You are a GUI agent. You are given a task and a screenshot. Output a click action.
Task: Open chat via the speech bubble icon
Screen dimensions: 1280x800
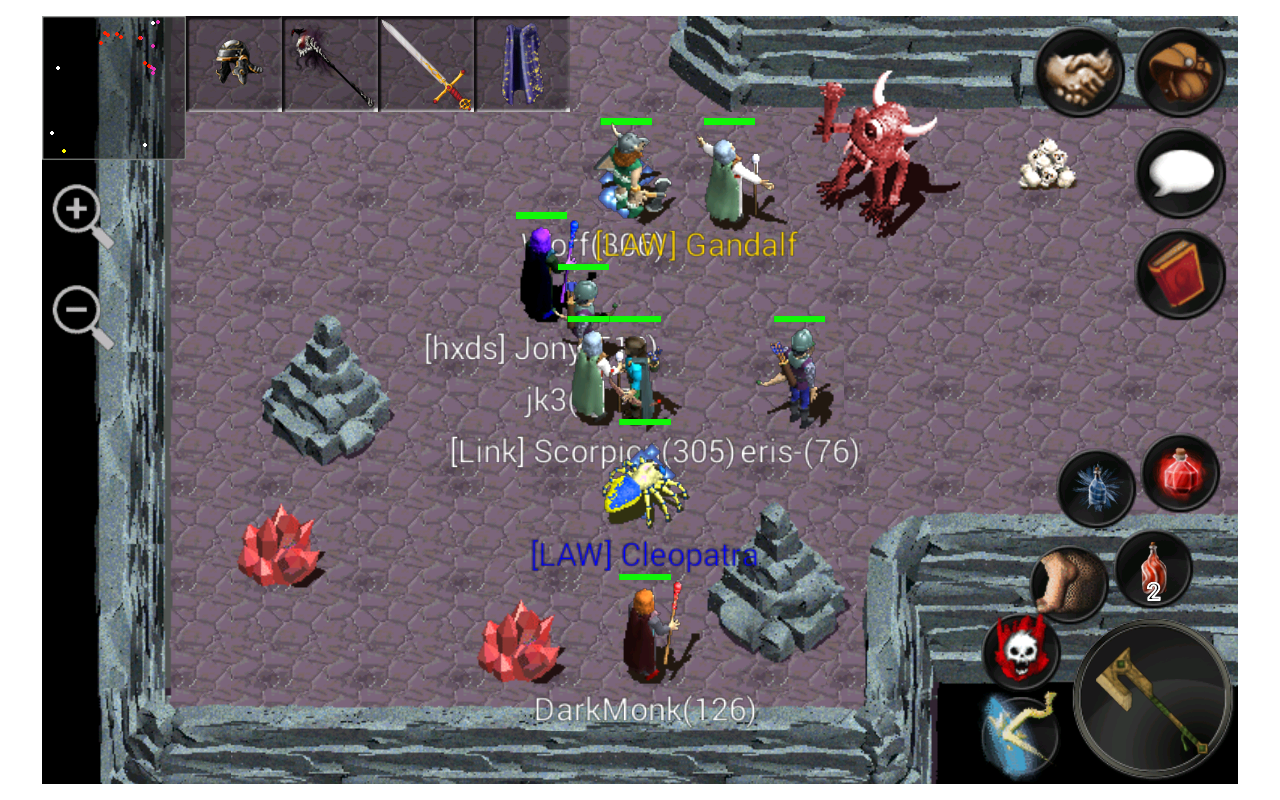1178,172
